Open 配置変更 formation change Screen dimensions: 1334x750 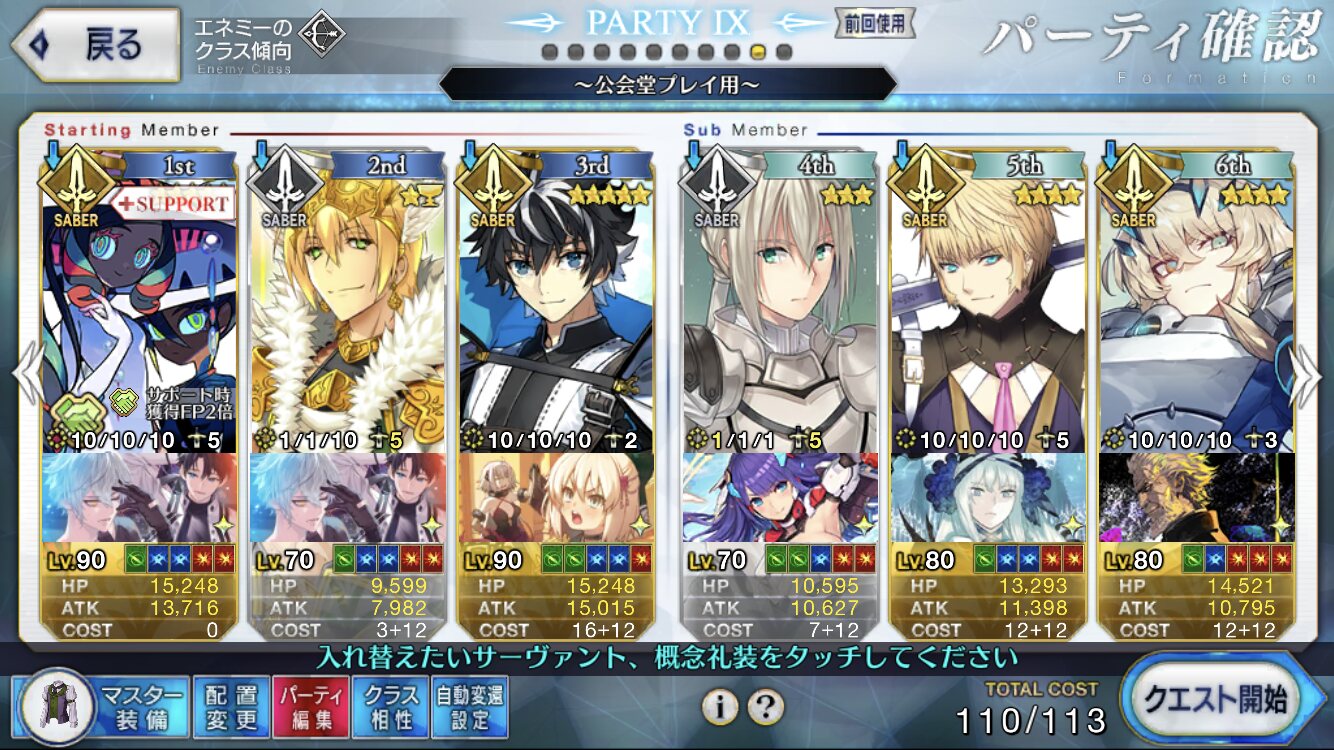pos(230,706)
